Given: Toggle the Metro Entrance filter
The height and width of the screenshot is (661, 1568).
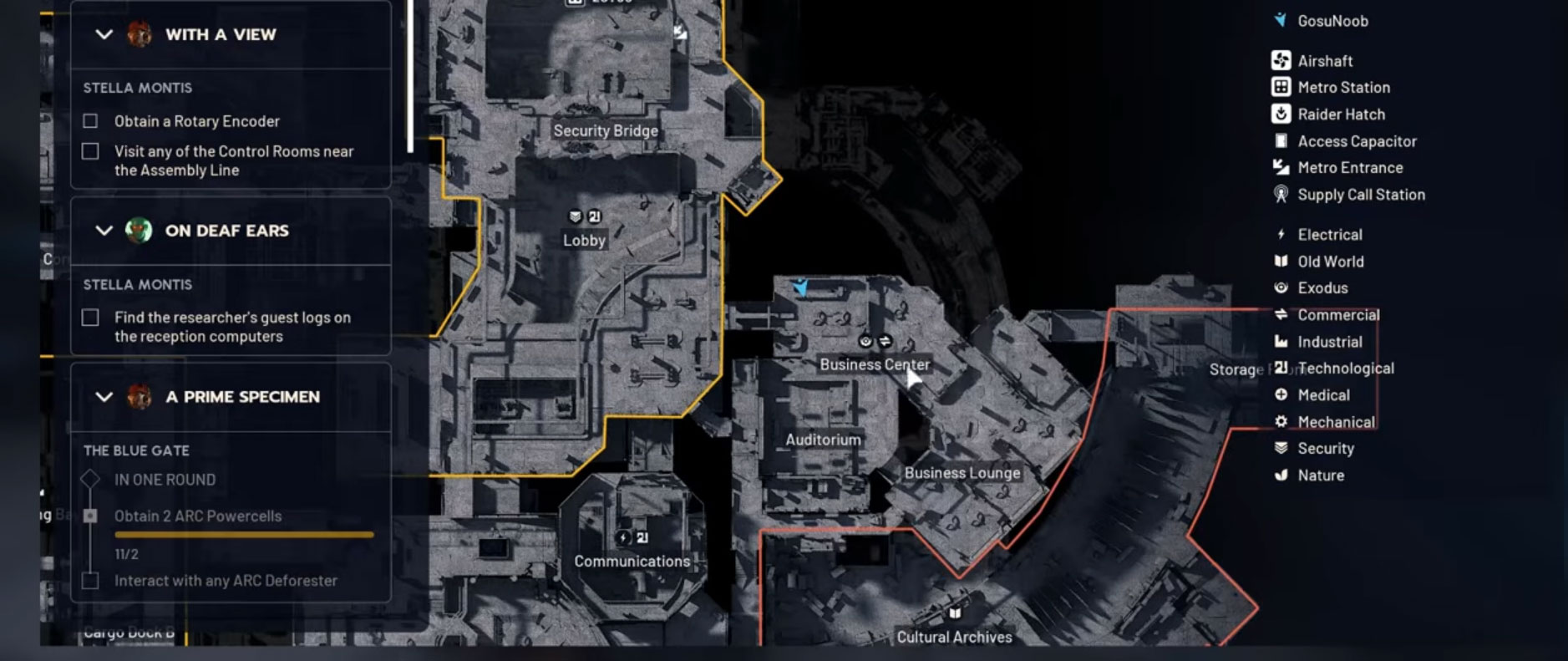Looking at the screenshot, I should pyautogui.click(x=1349, y=168).
